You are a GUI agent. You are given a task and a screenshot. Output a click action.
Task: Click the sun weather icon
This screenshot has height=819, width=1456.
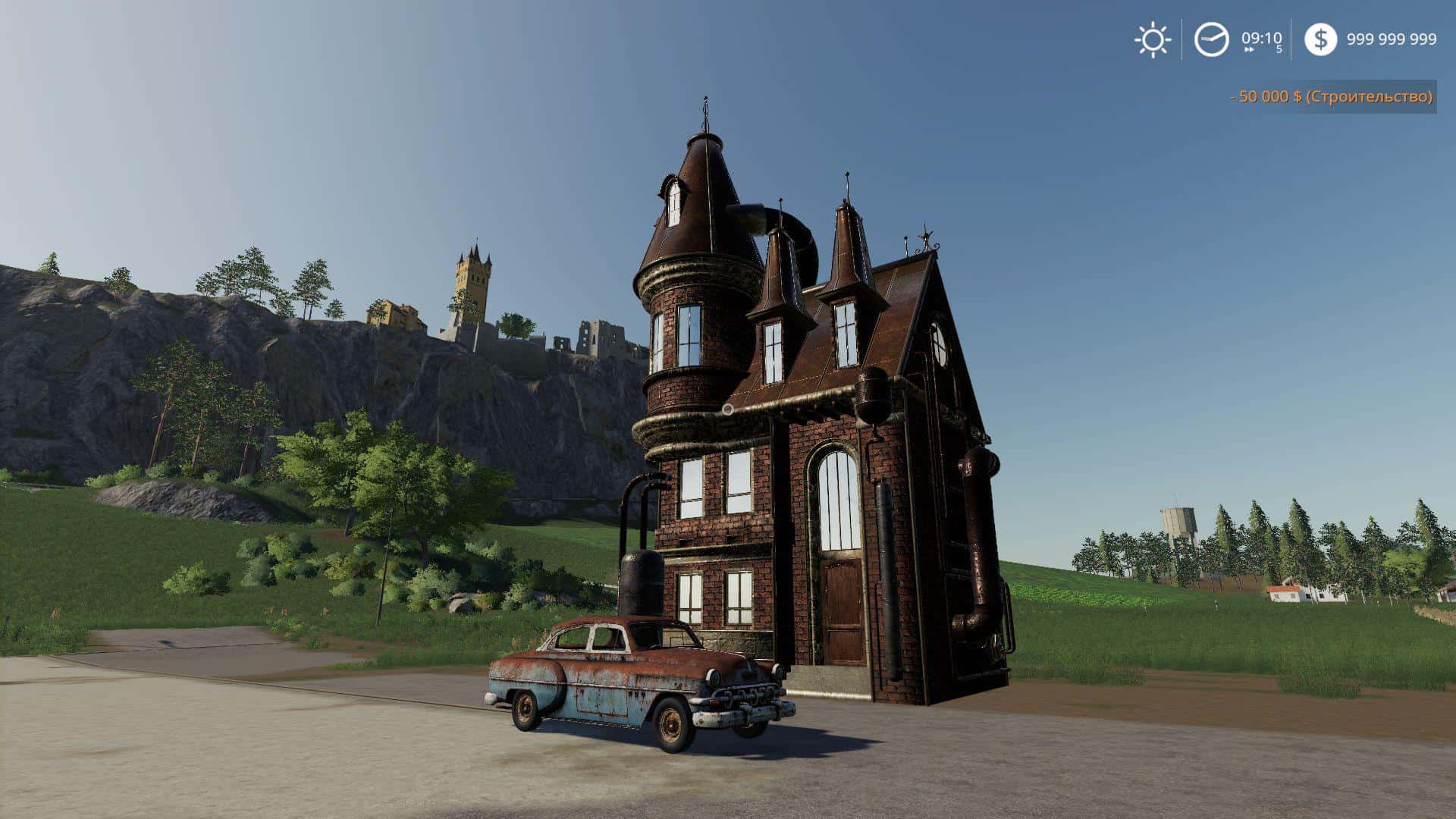[x=1153, y=39]
